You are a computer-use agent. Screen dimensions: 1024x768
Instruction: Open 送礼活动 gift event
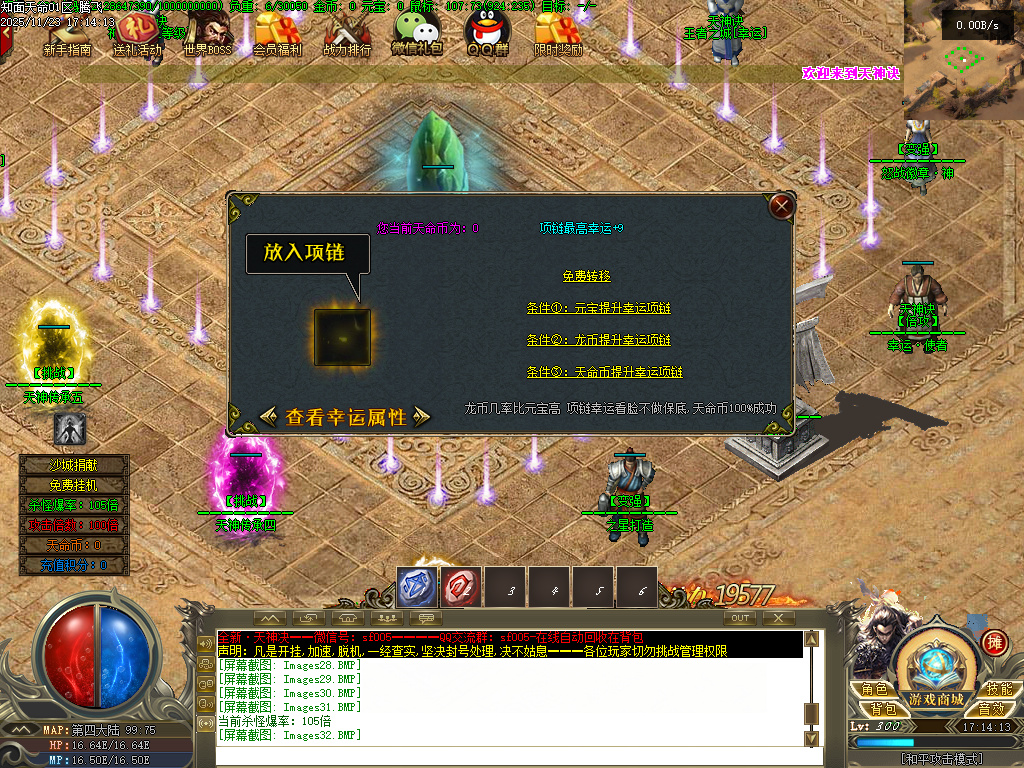coord(137,36)
